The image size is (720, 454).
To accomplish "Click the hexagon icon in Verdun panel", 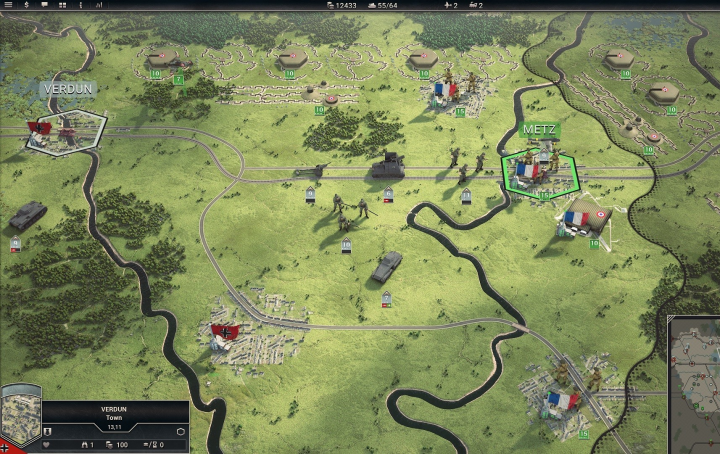I will pos(181,430).
